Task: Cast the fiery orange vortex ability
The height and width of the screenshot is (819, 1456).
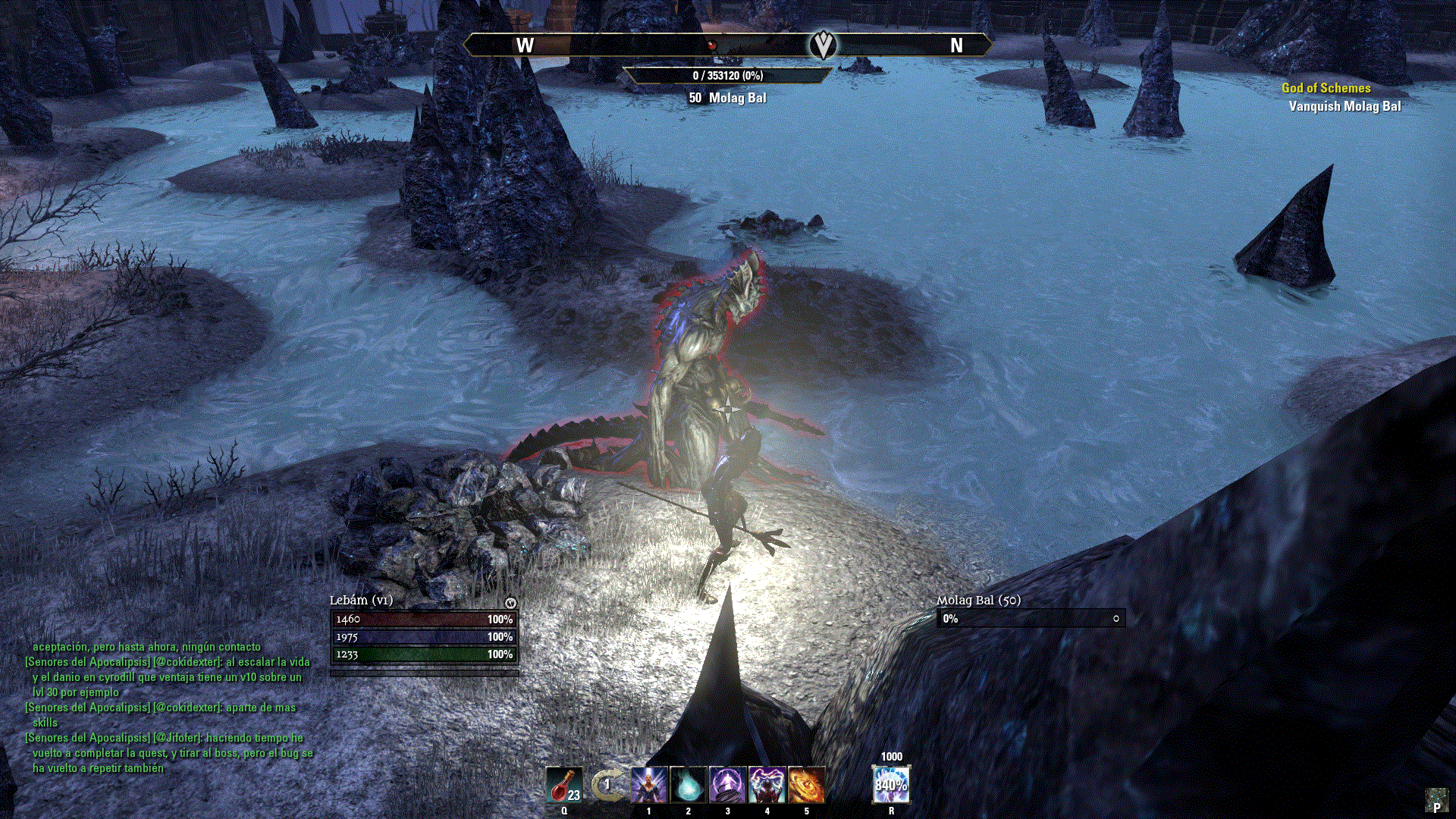Action: pyautogui.click(x=807, y=785)
